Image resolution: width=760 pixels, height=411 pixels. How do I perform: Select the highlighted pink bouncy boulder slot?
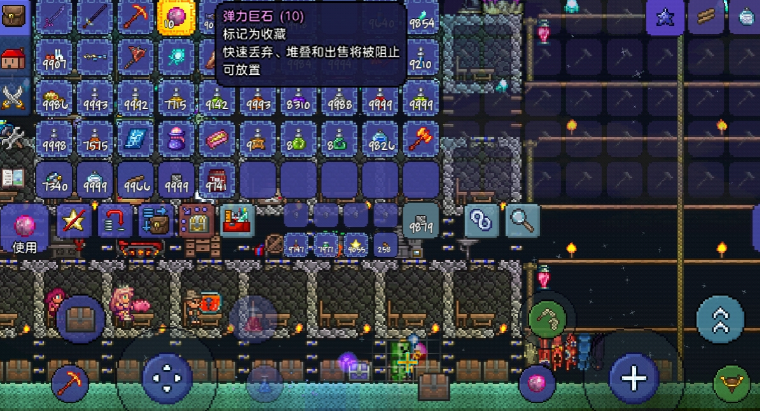click(176, 18)
